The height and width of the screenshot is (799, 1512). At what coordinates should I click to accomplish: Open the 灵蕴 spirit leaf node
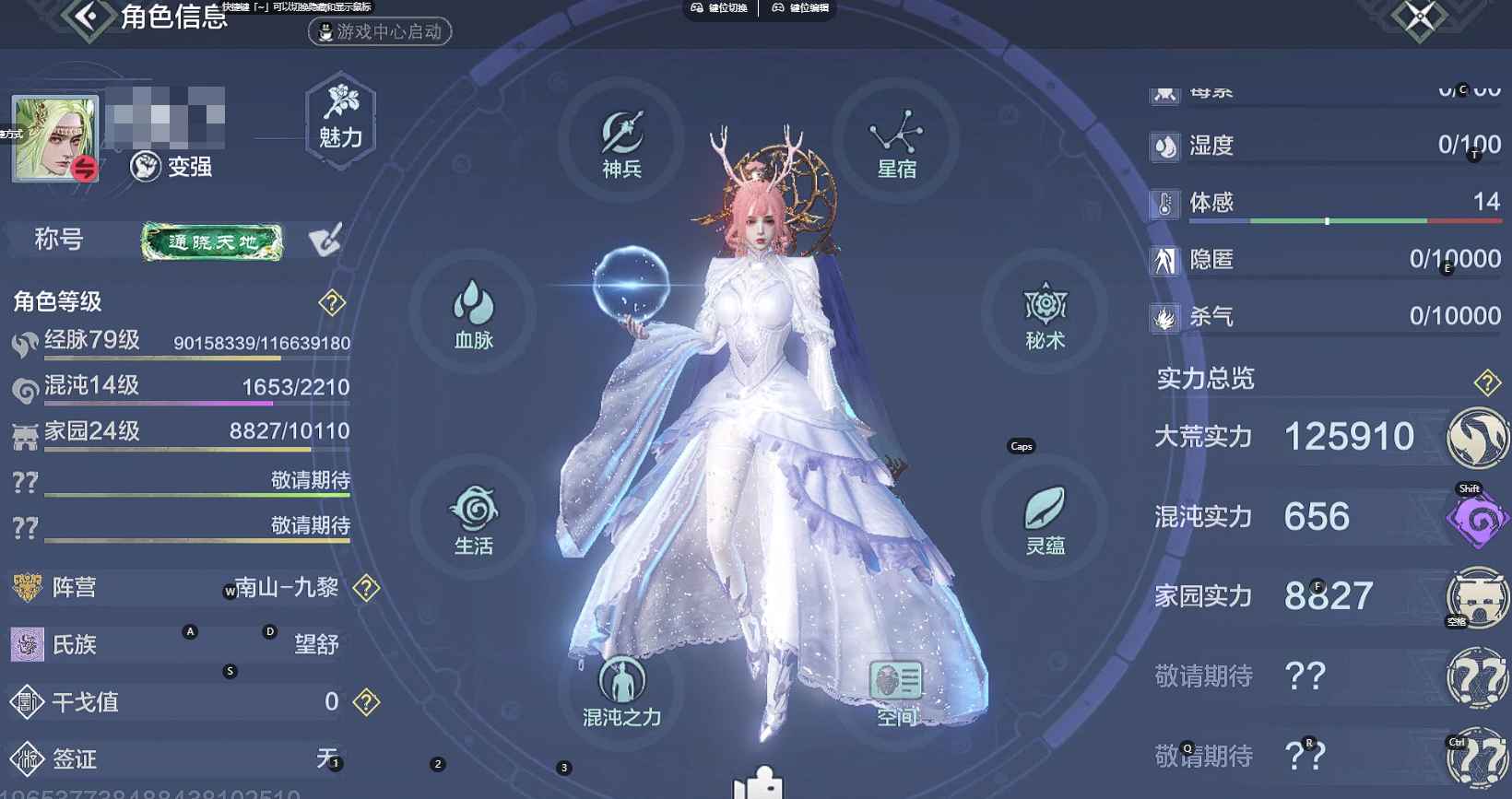1045,519
